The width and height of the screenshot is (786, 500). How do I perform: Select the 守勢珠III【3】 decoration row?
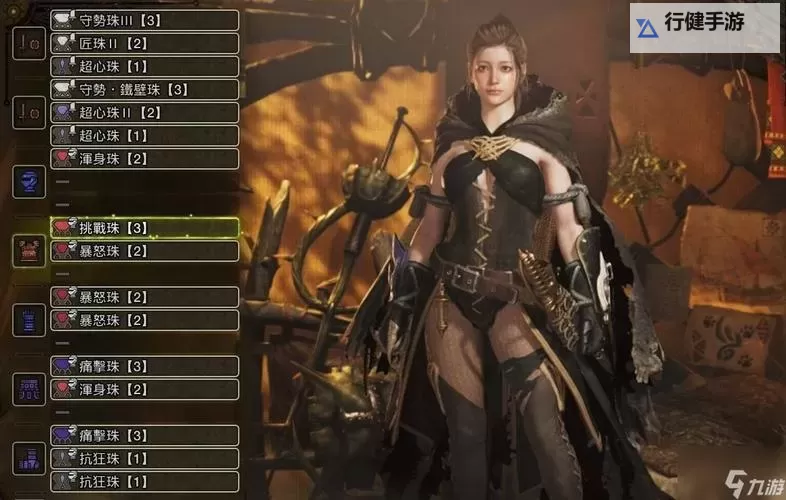point(145,20)
